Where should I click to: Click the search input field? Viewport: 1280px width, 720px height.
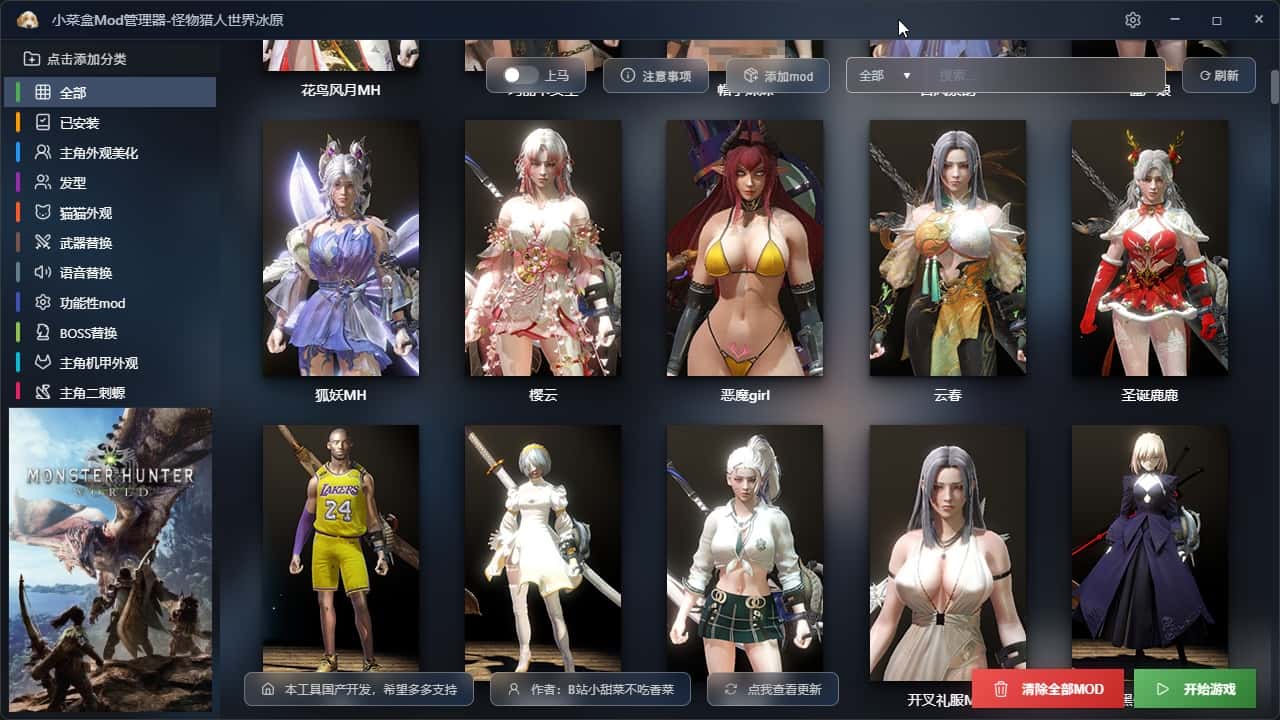[1045, 76]
